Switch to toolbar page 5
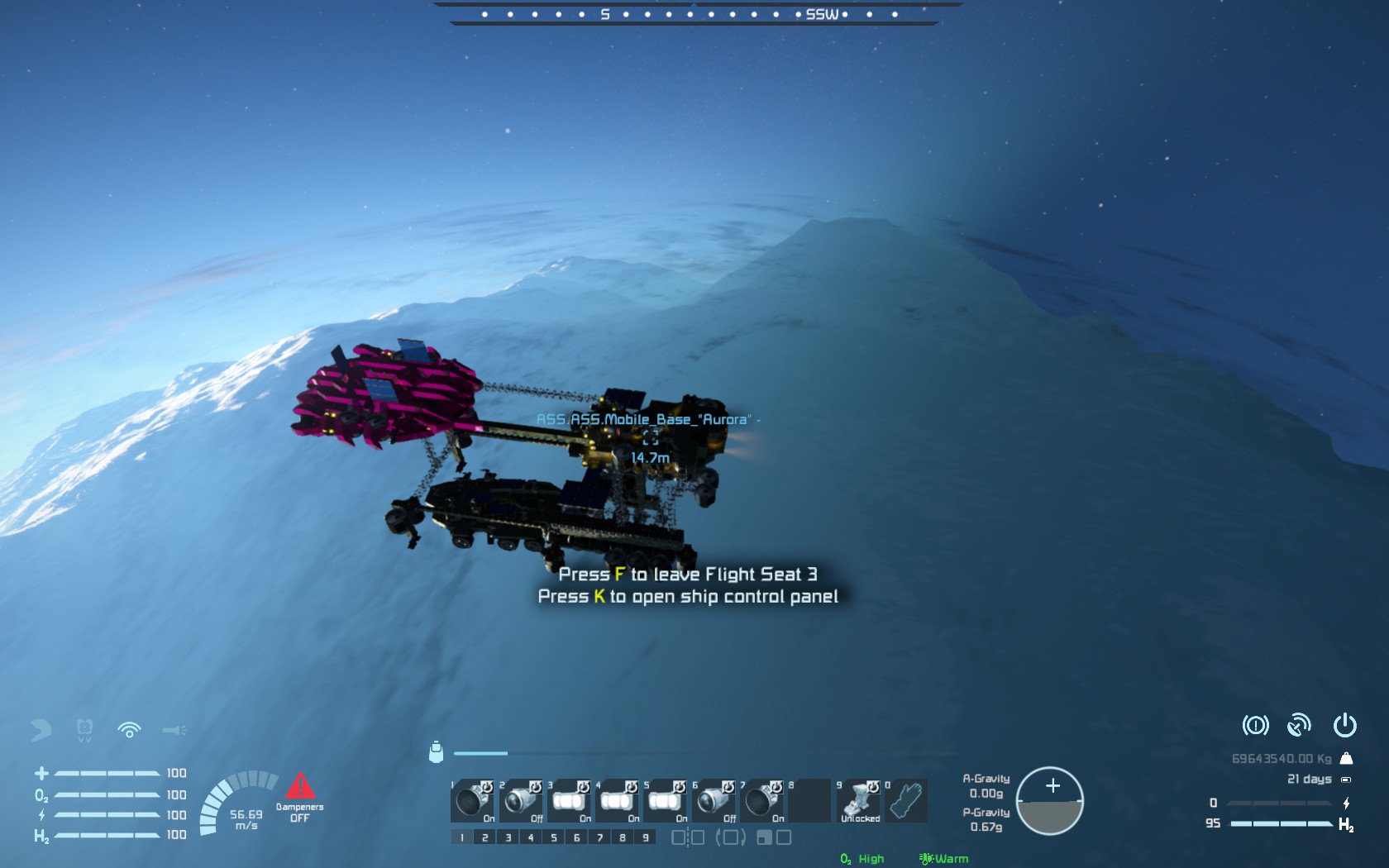The height and width of the screenshot is (868, 1389). 554,837
